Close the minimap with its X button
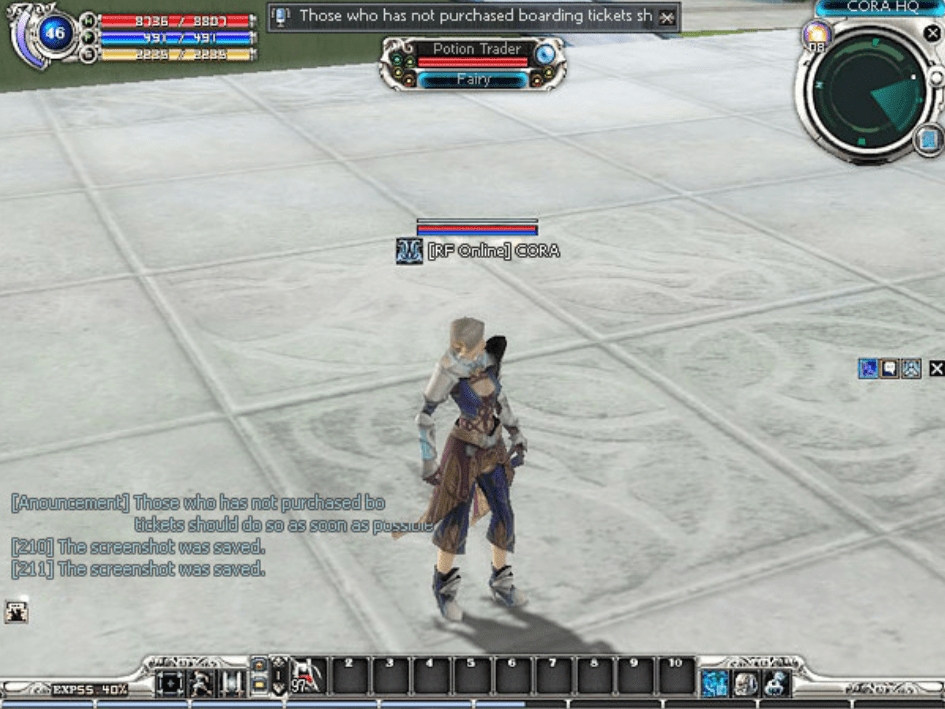The width and height of the screenshot is (945, 709). (932, 33)
